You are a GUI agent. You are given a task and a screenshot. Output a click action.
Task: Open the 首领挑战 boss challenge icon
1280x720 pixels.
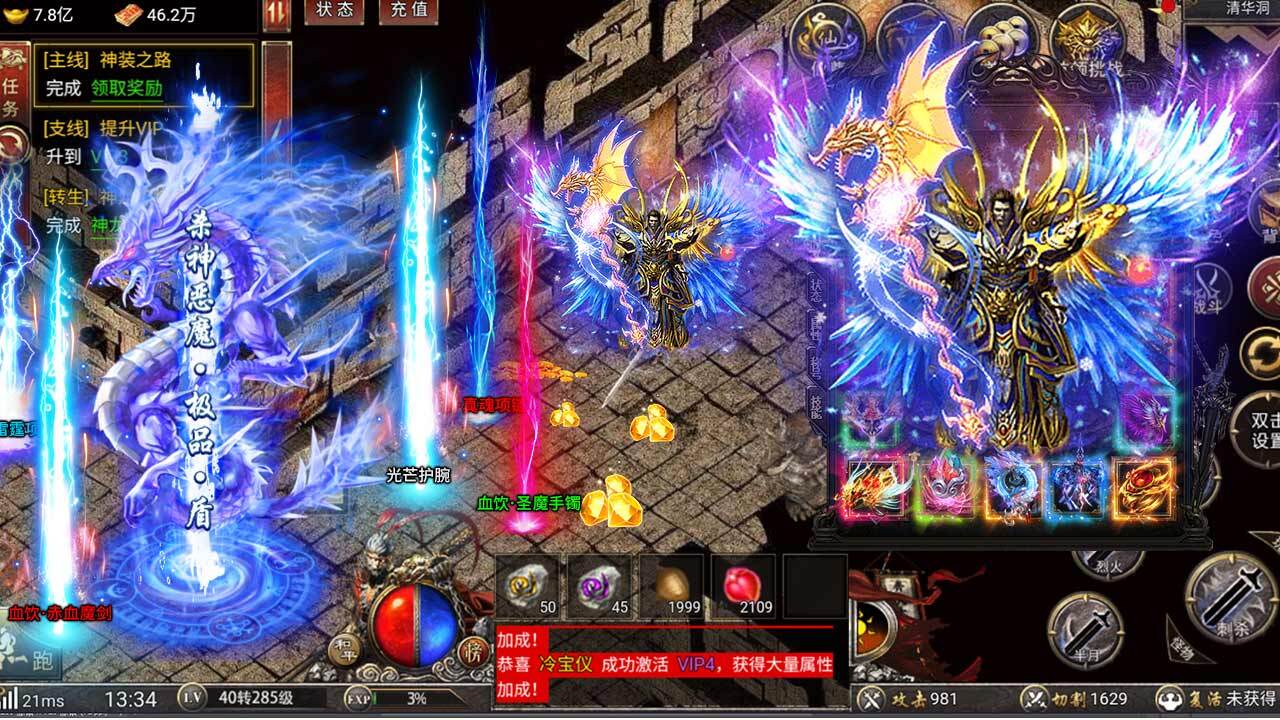[1087, 34]
